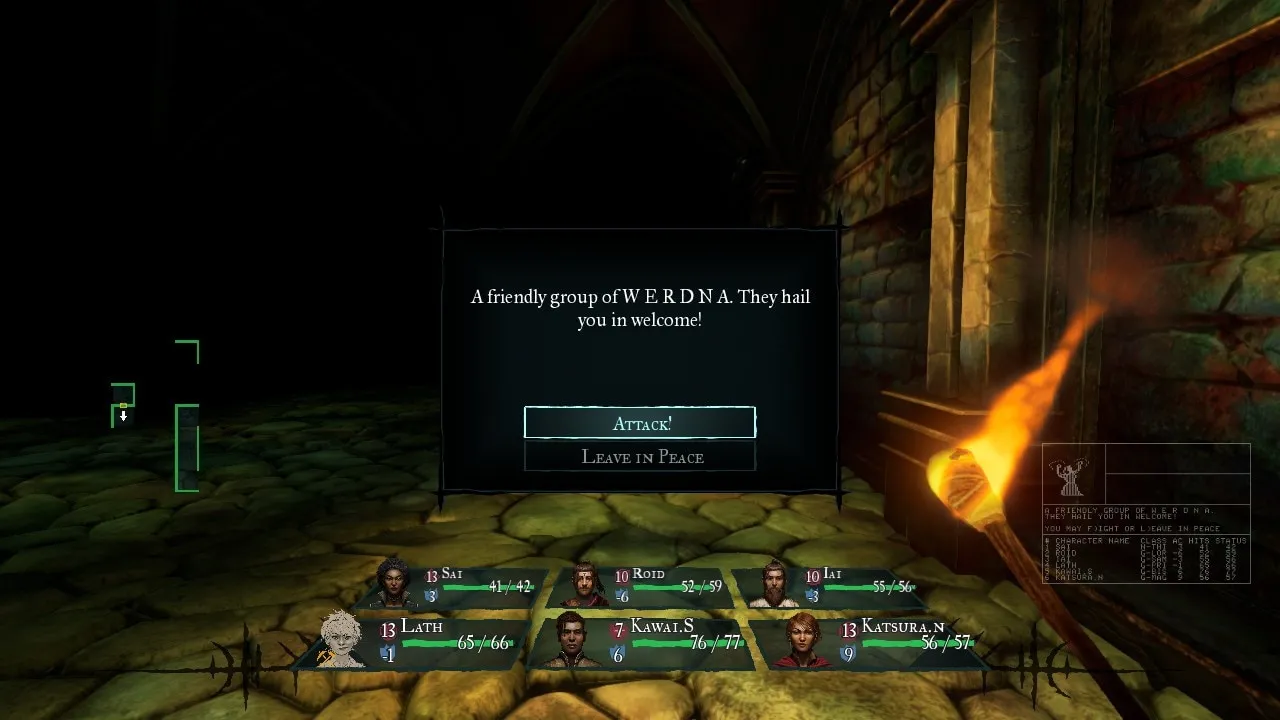1280x720 pixels.
Task: Select Sai's party portrait
Action: click(396, 583)
